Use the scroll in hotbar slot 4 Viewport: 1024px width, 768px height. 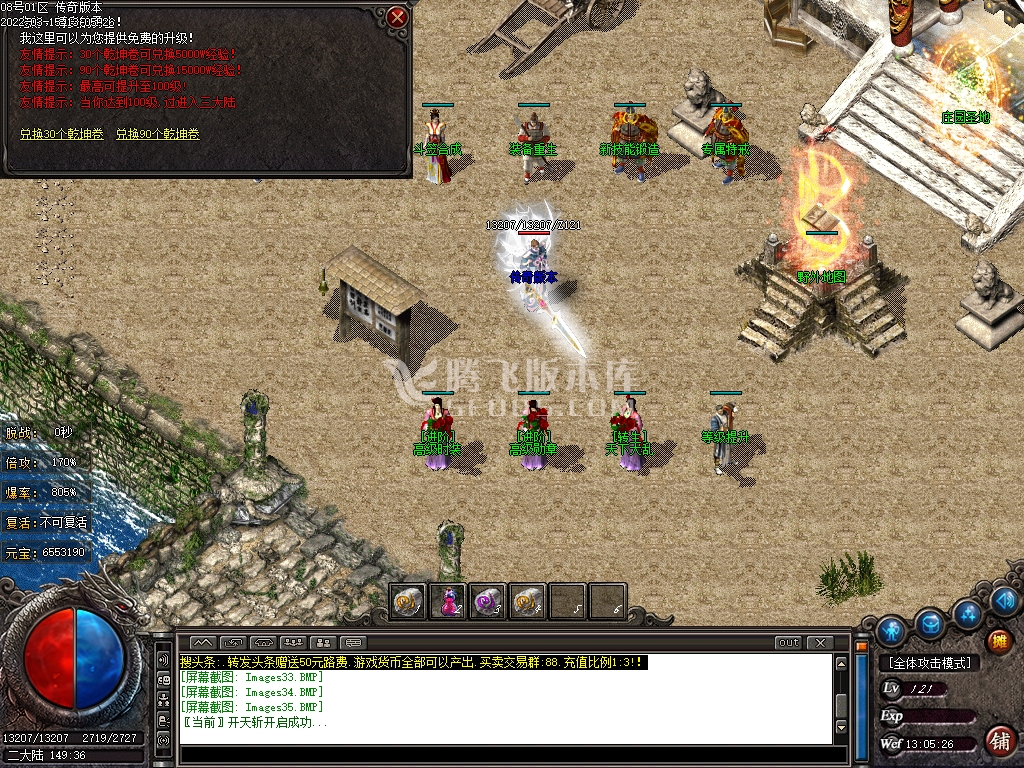point(527,601)
